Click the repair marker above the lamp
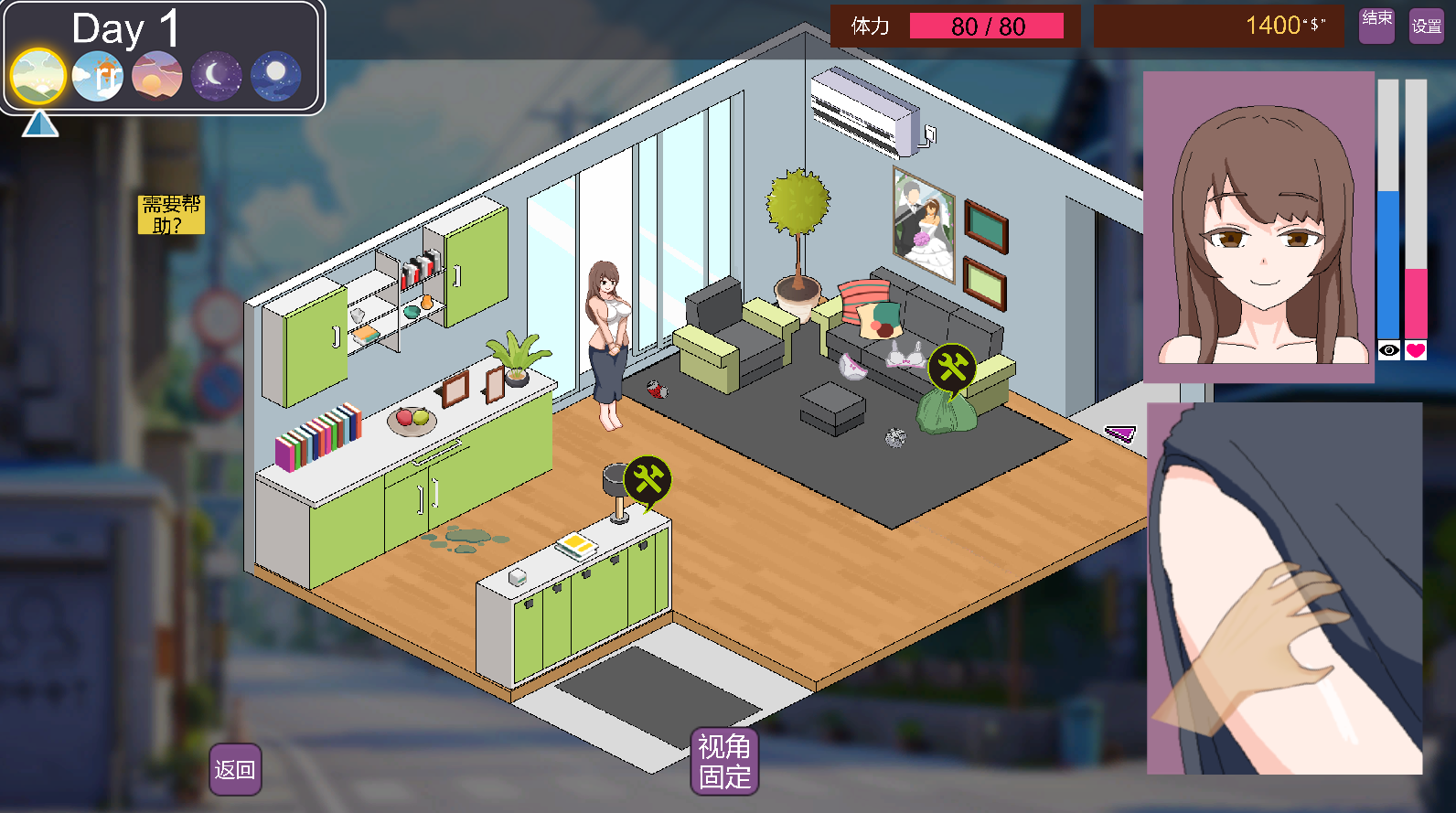Image resolution: width=1456 pixels, height=813 pixels. 648,480
